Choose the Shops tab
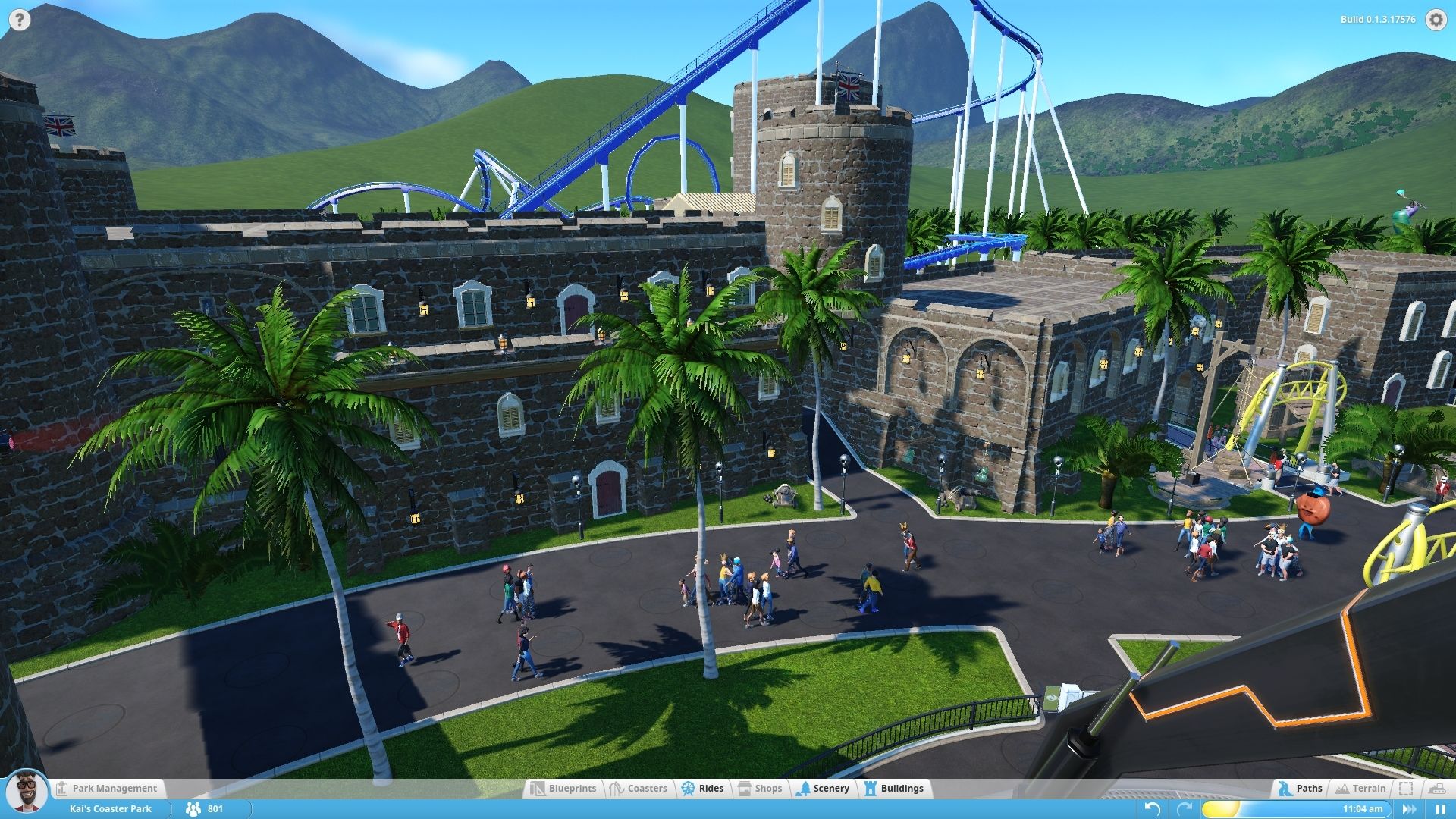The image size is (1456, 819). coord(759,789)
